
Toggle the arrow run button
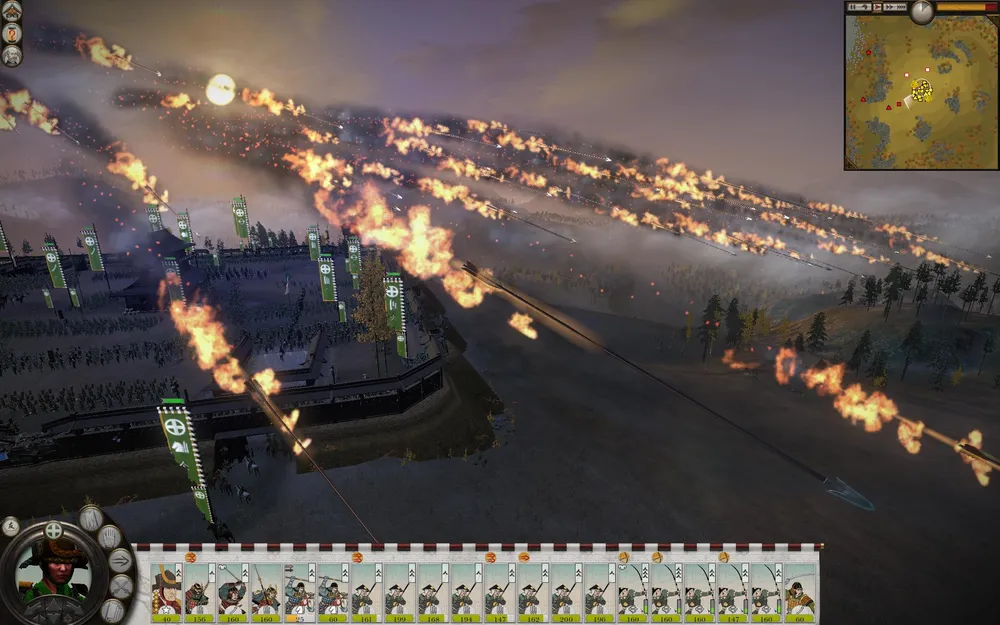click(120, 560)
